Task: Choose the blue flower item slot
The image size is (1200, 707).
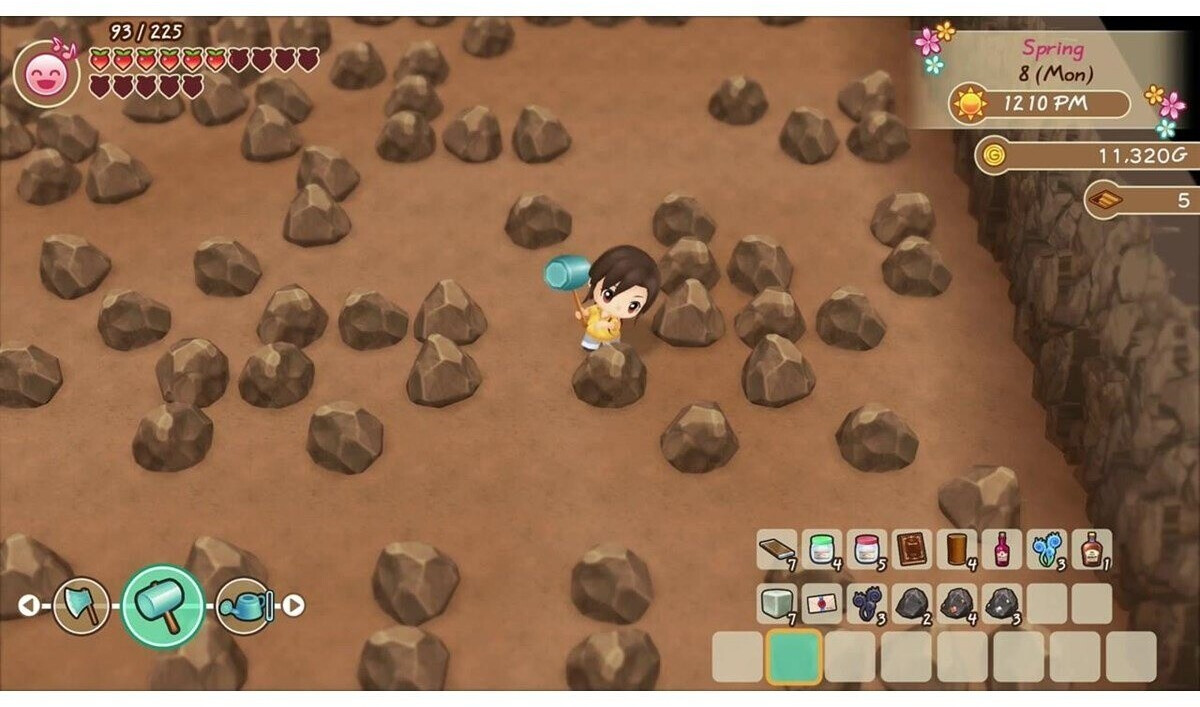Action: tap(1046, 549)
